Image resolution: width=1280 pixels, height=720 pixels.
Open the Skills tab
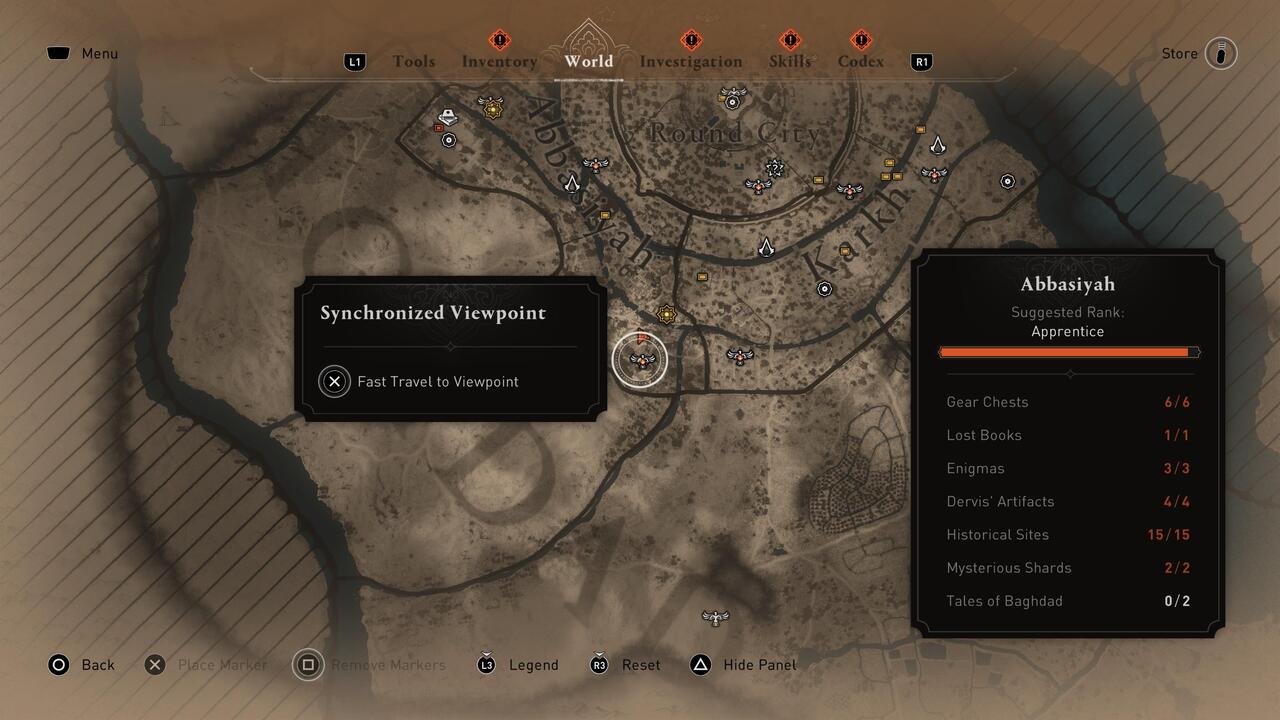click(x=790, y=61)
